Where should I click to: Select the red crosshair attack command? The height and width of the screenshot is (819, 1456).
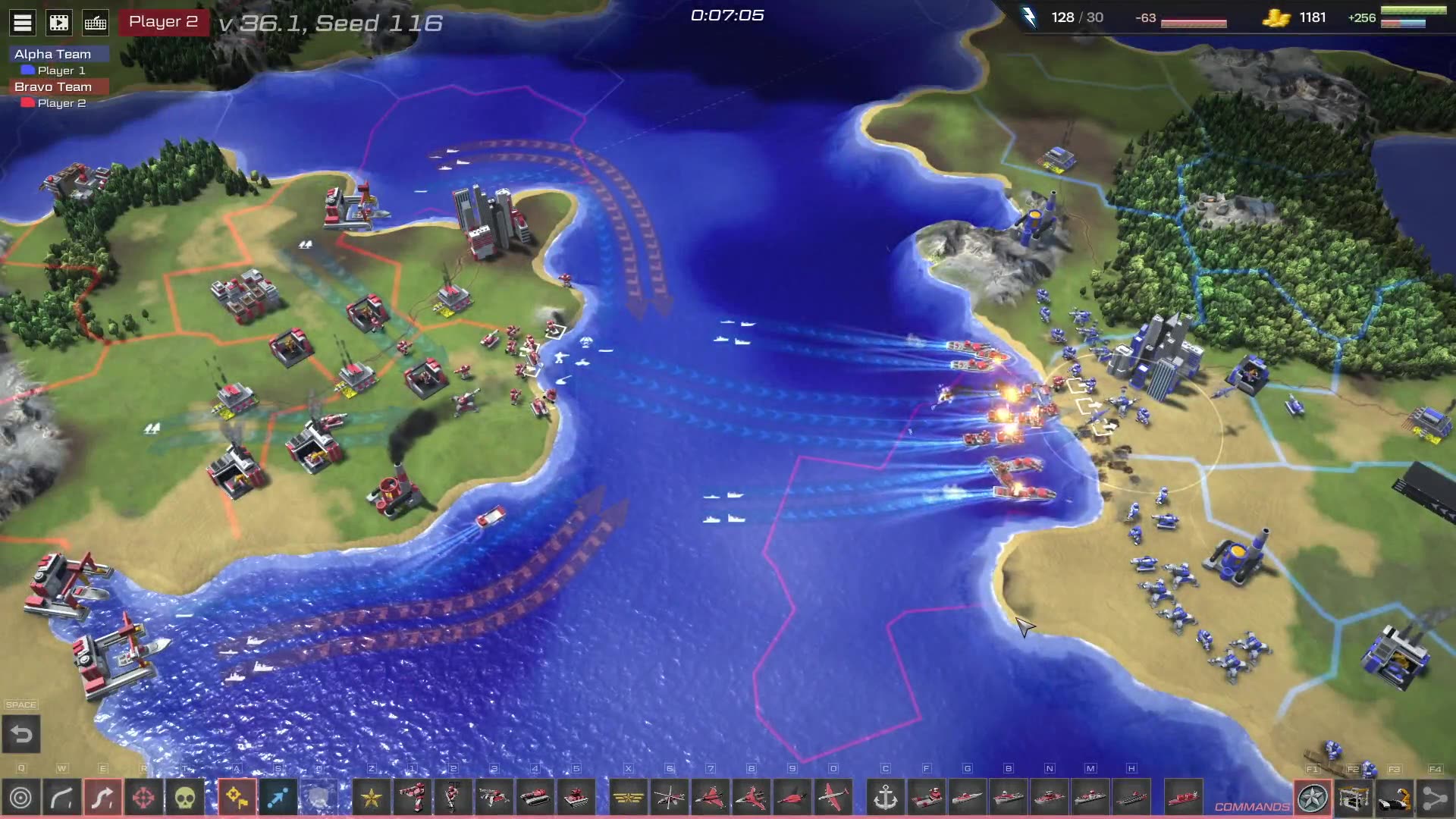coord(144,798)
